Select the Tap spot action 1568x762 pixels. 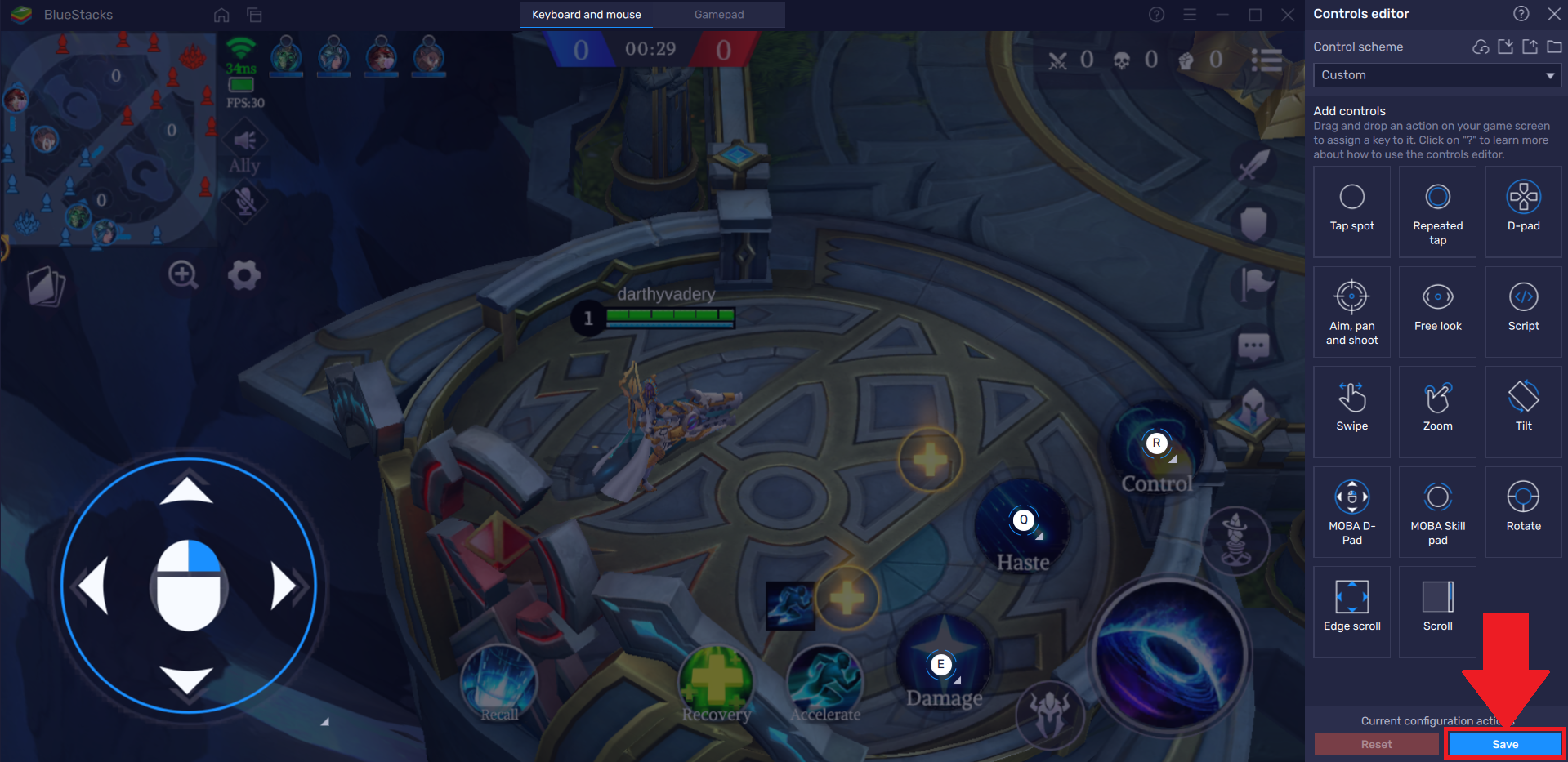[1351, 211]
